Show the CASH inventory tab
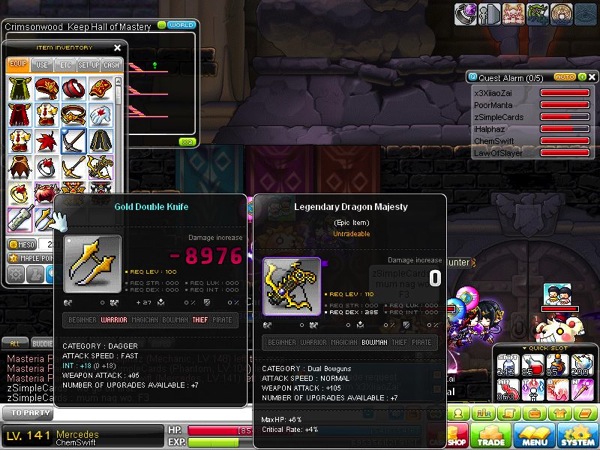 111,65
